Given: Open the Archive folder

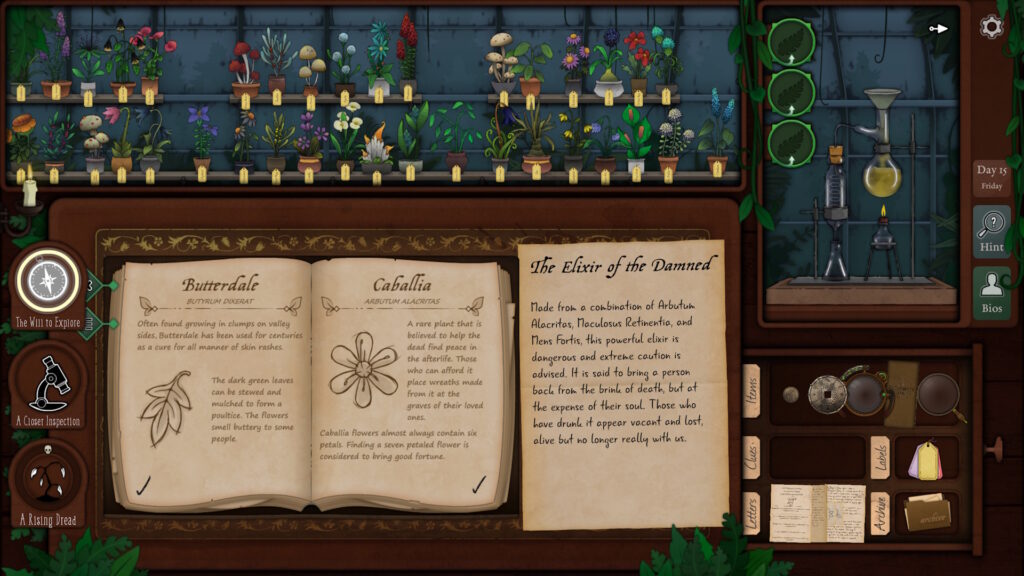Looking at the screenshot, I should (927, 514).
